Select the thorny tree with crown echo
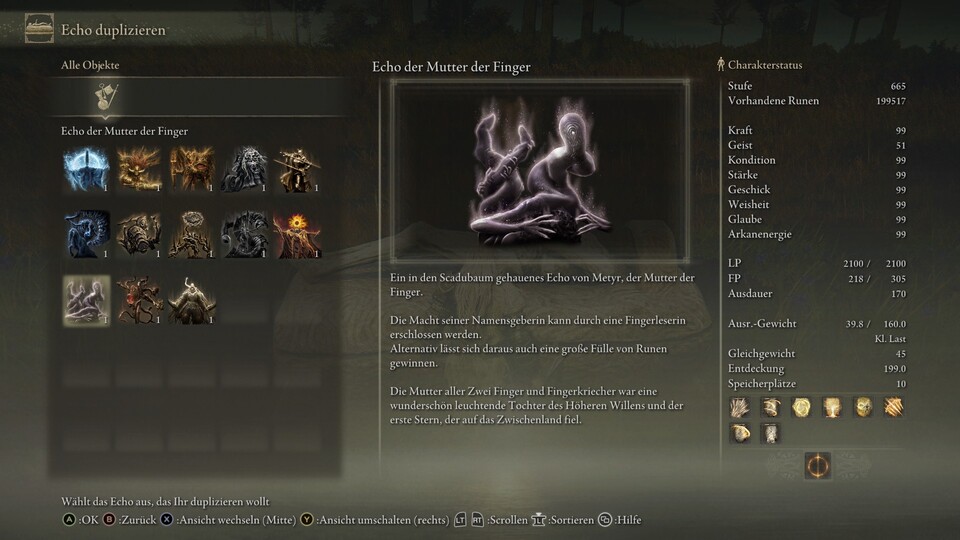Viewport: 960px width, 540px height. [190, 235]
